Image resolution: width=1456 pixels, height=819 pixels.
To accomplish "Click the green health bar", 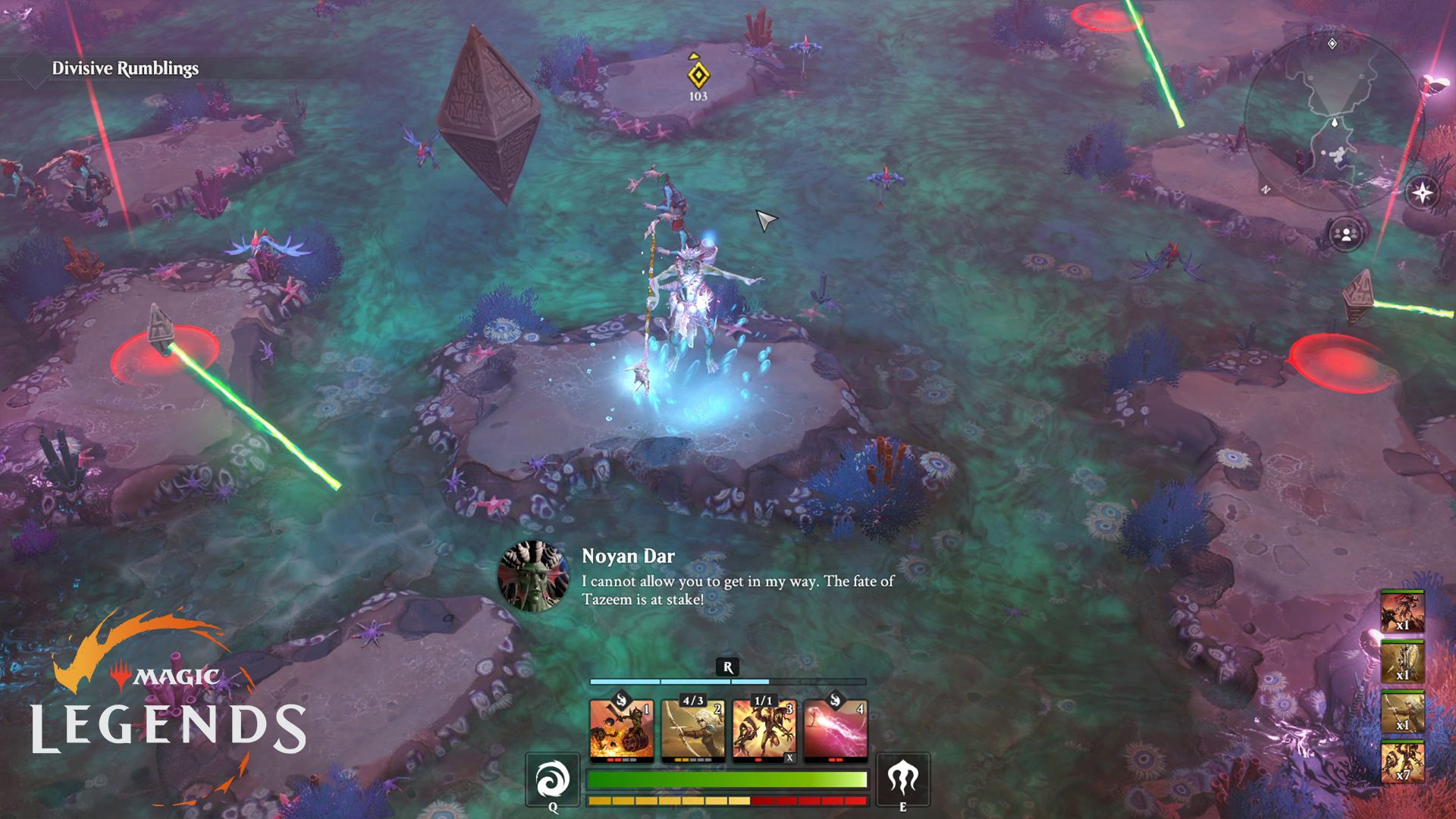I will 728,778.
